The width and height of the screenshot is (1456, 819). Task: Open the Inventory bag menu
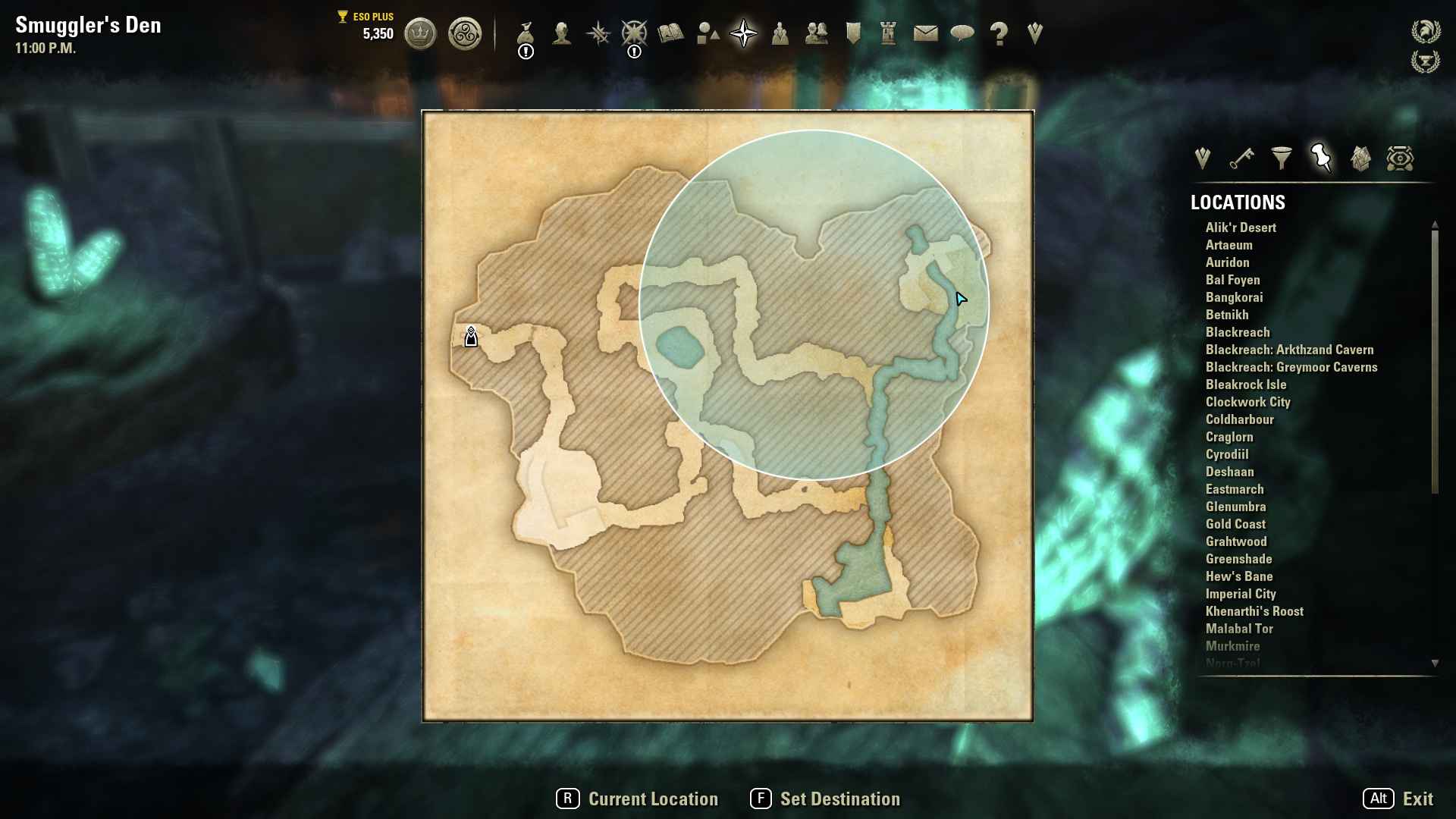(526, 34)
